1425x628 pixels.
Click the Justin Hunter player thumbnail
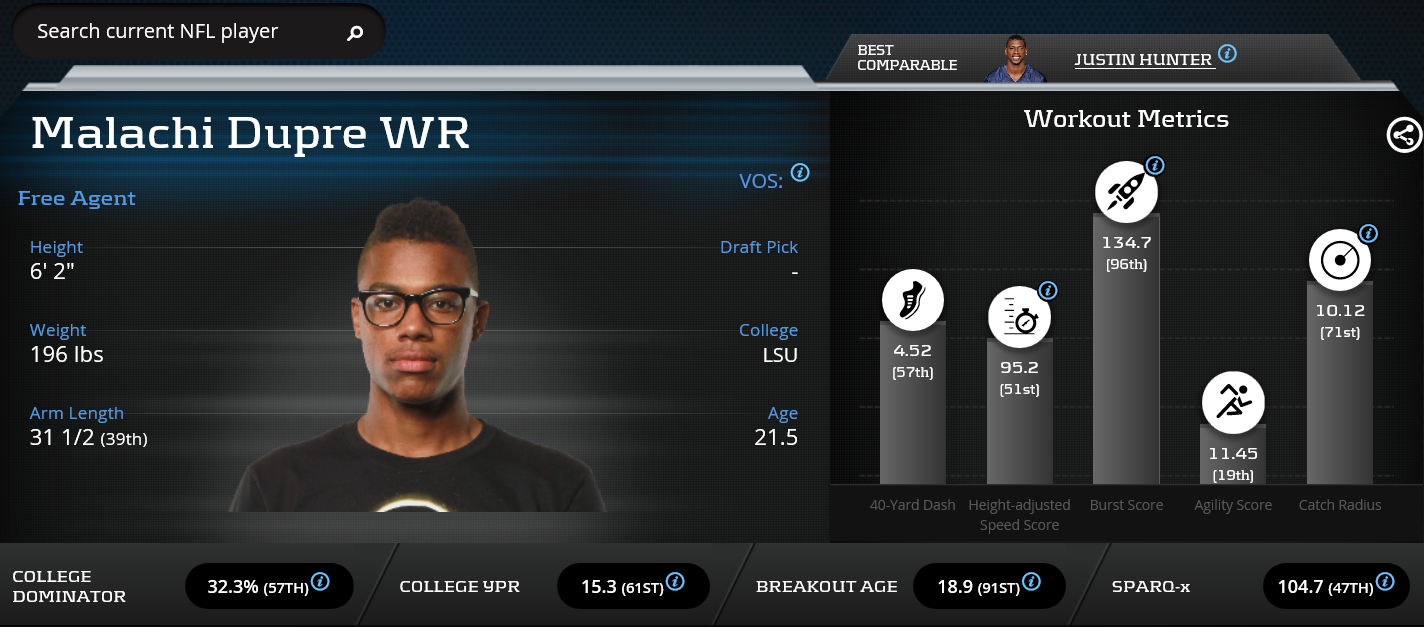coord(1015,60)
